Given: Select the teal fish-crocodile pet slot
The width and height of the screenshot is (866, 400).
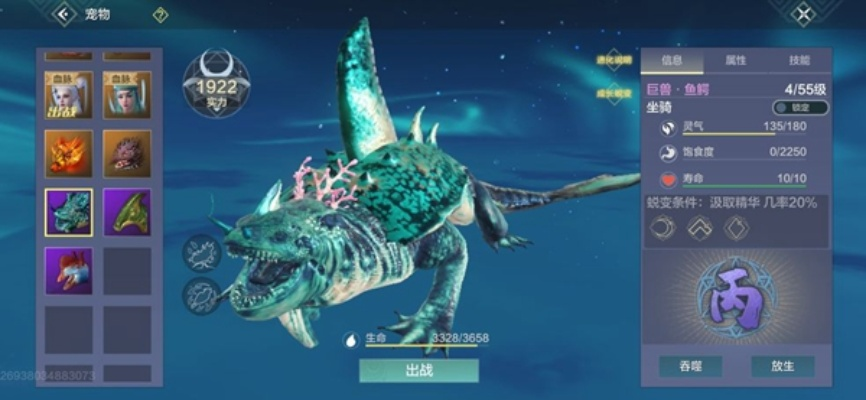Looking at the screenshot, I should (69, 212).
